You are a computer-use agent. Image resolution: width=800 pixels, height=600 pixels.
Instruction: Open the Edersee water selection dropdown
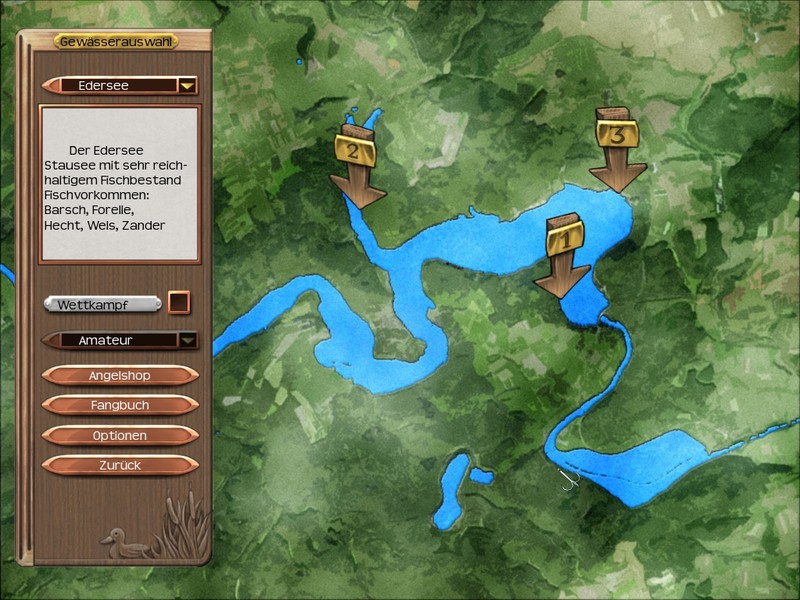[187, 86]
